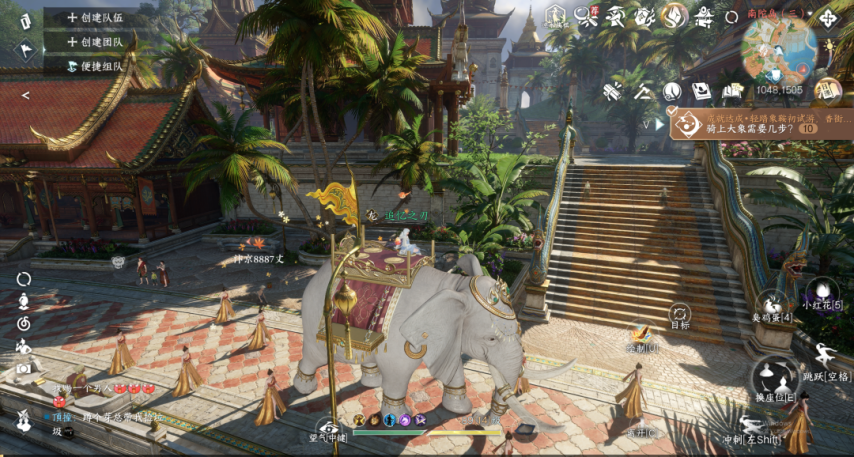The image size is (854, 457).
Task: Collapse the quest tracker with the arrow
Action: 659,125
